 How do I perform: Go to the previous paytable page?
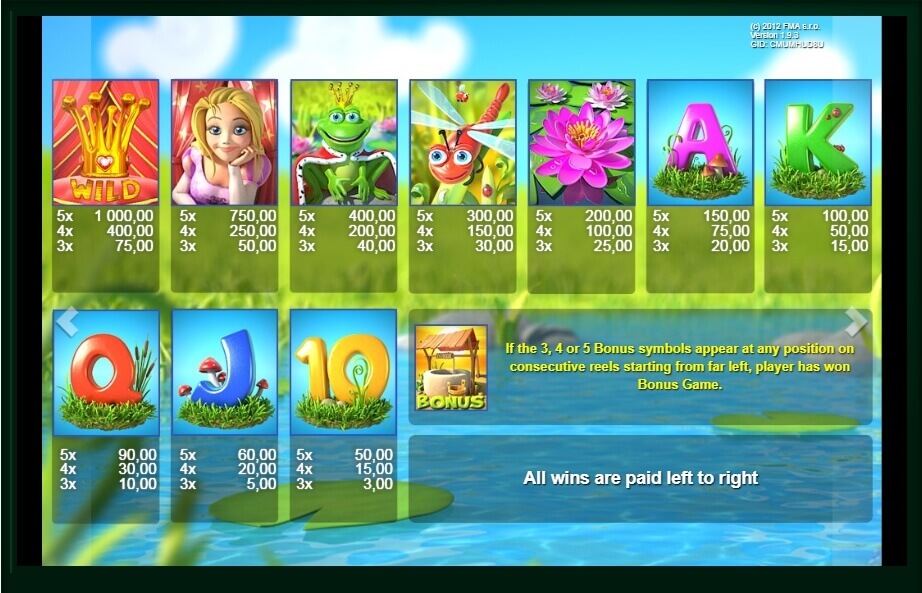pyautogui.click(x=66, y=322)
